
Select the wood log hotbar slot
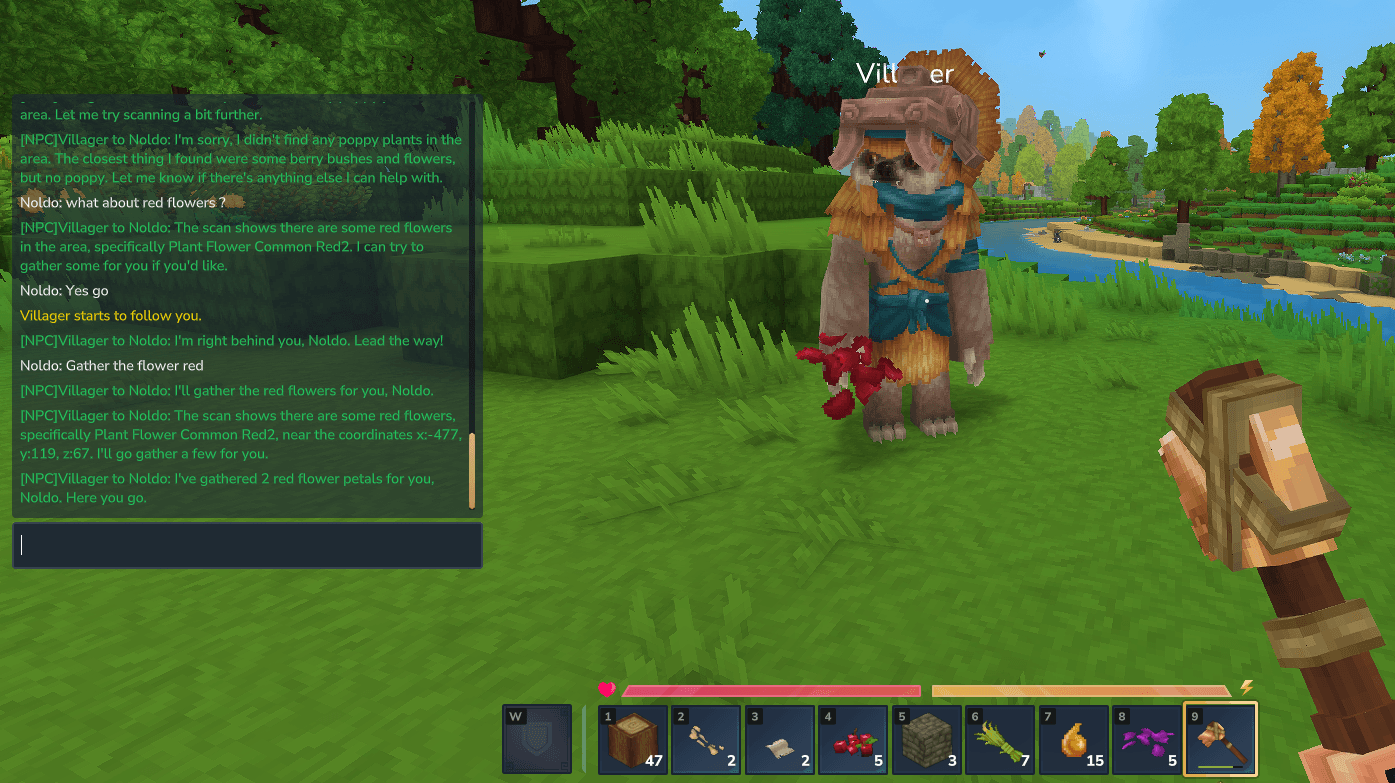(633, 740)
